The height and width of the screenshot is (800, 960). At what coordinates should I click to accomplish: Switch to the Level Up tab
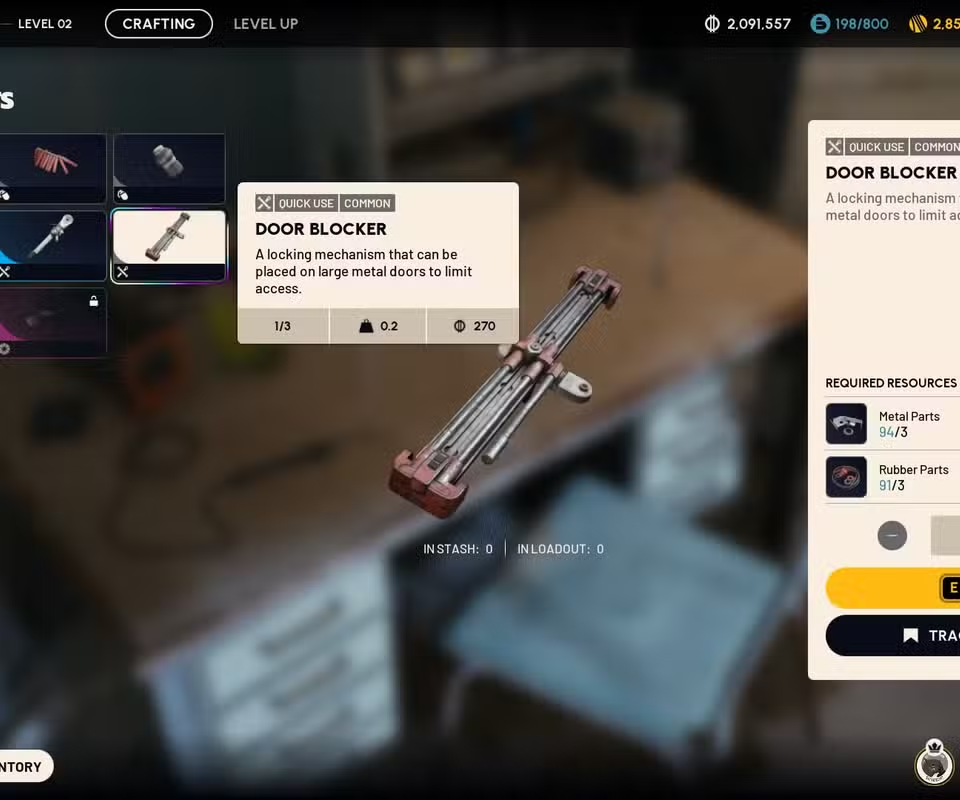click(266, 24)
